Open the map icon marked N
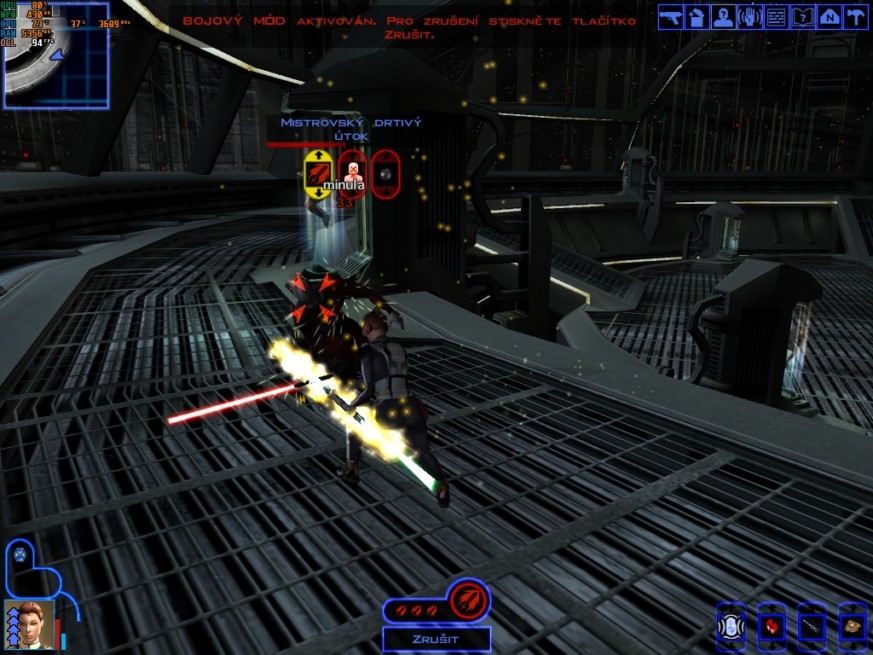Screen dimensions: 873x655 pos(829,16)
